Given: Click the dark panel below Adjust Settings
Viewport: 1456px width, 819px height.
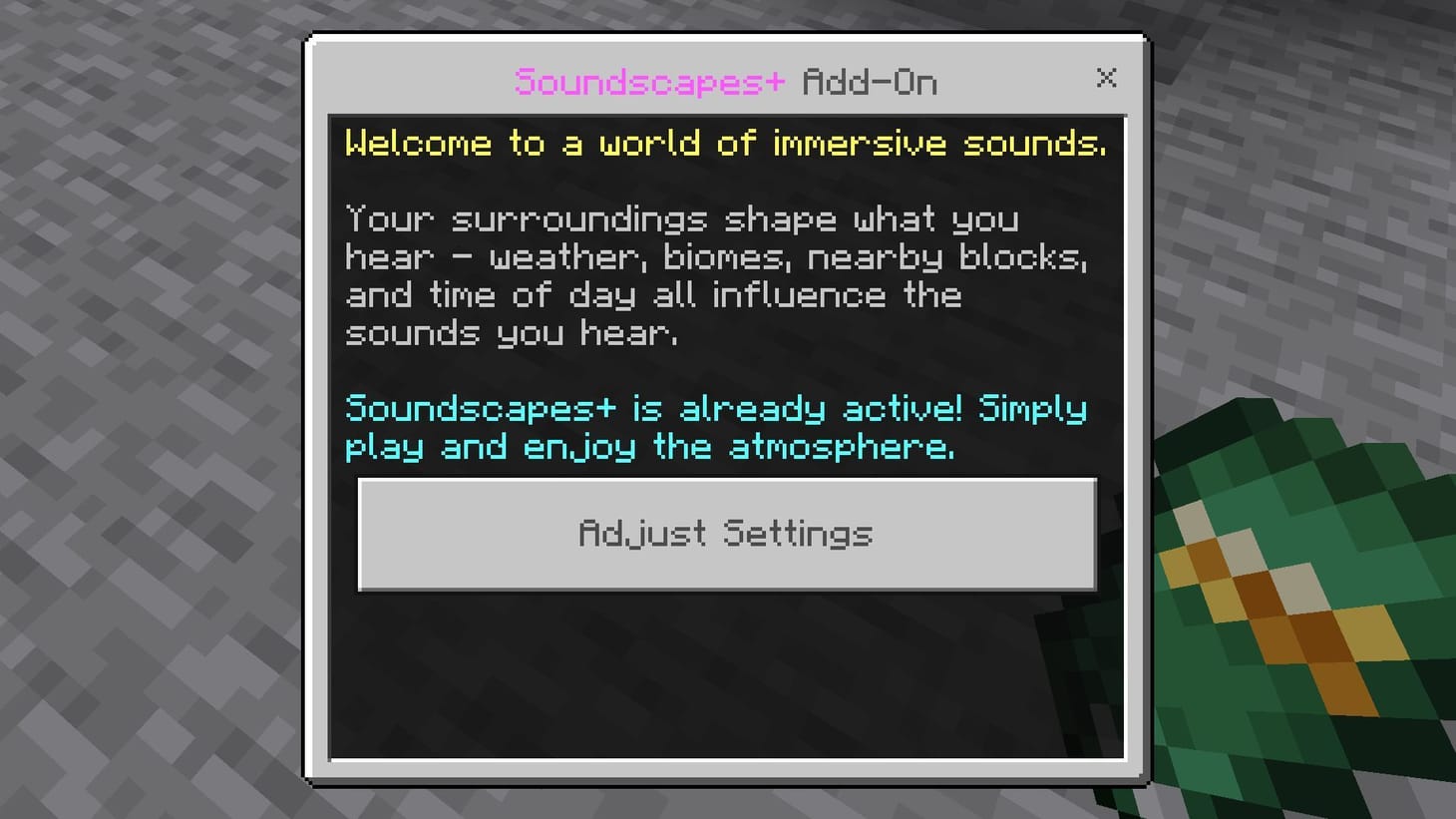Looking at the screenshot, I should [x=726, y=678].
